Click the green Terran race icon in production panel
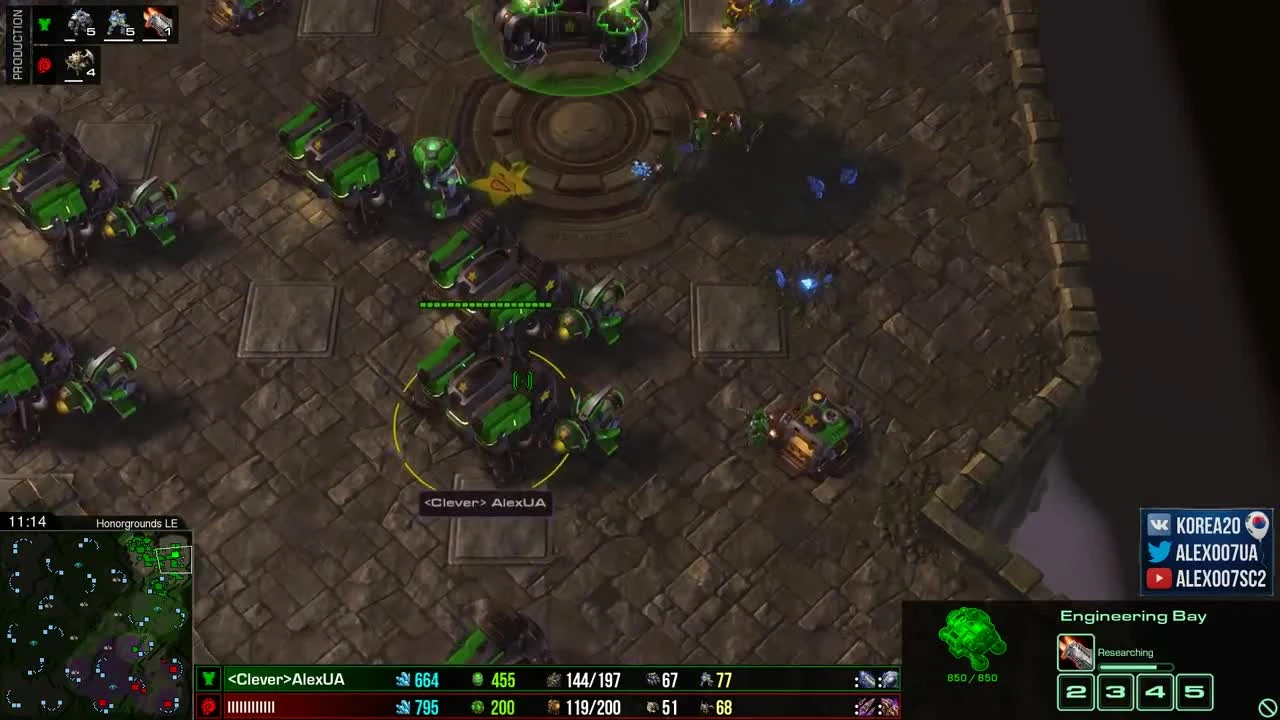Screen dimensions: 1280x720 [43, 23]
